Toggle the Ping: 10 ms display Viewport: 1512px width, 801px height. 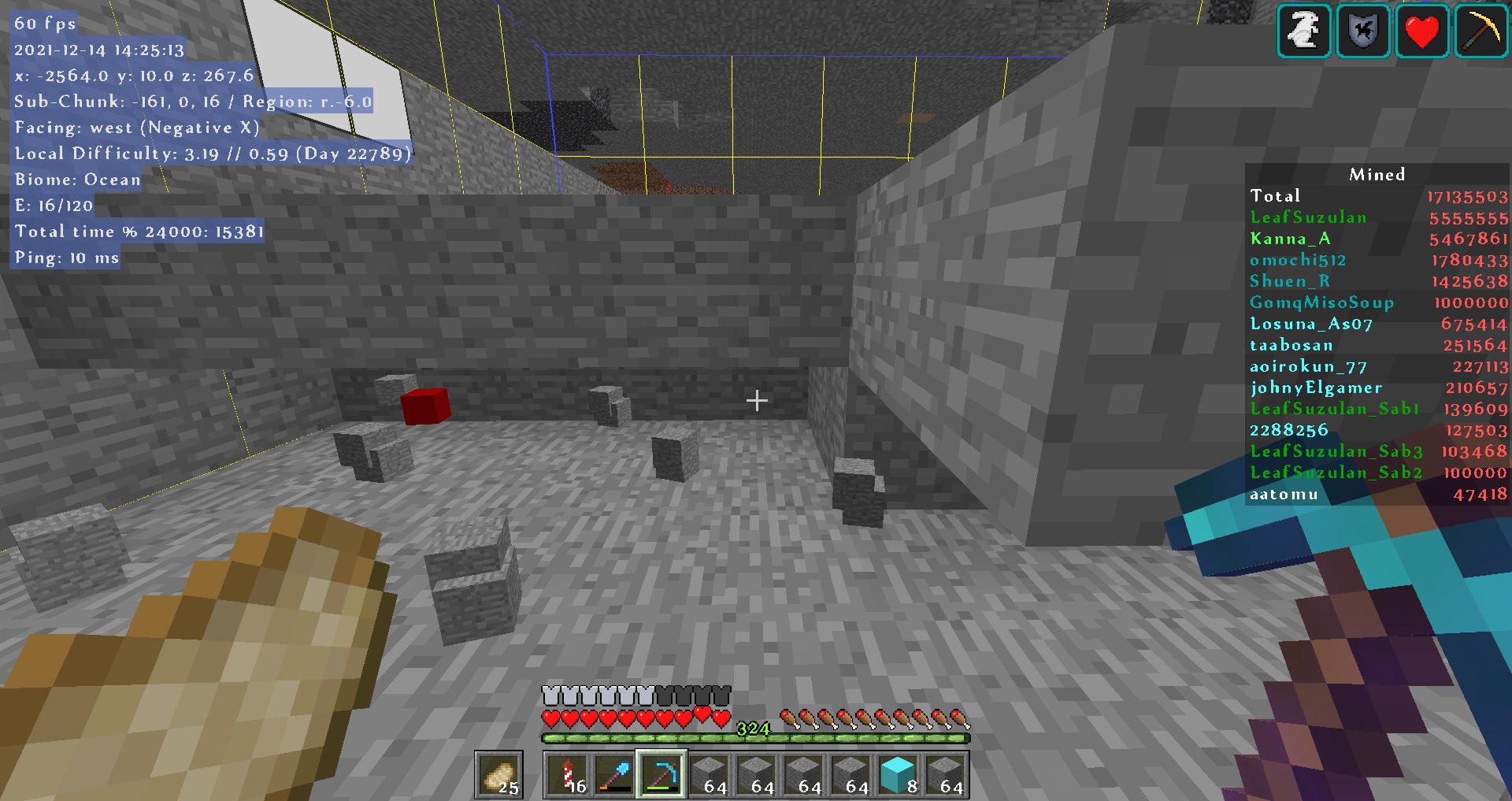click(65, 258)
